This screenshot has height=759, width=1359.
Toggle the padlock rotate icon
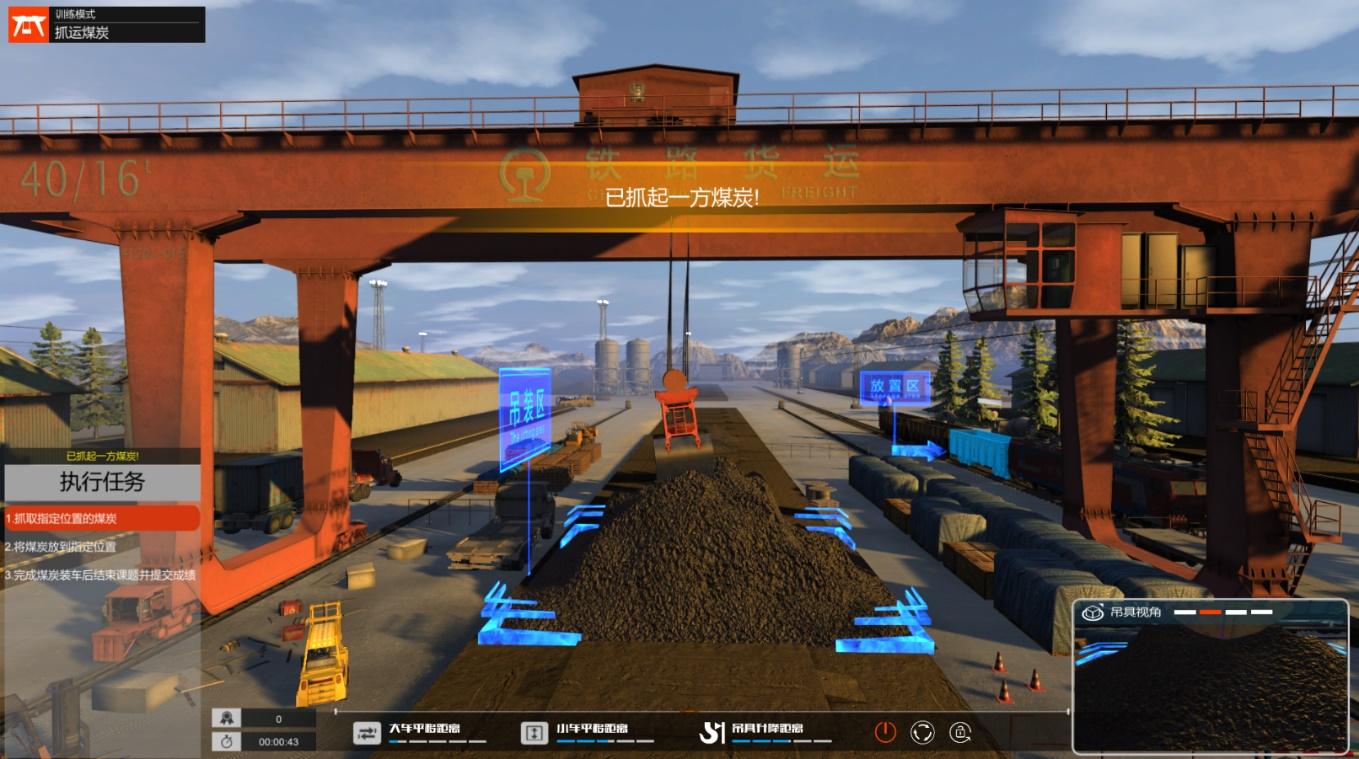pyautogui.click(x=959, y=732)
